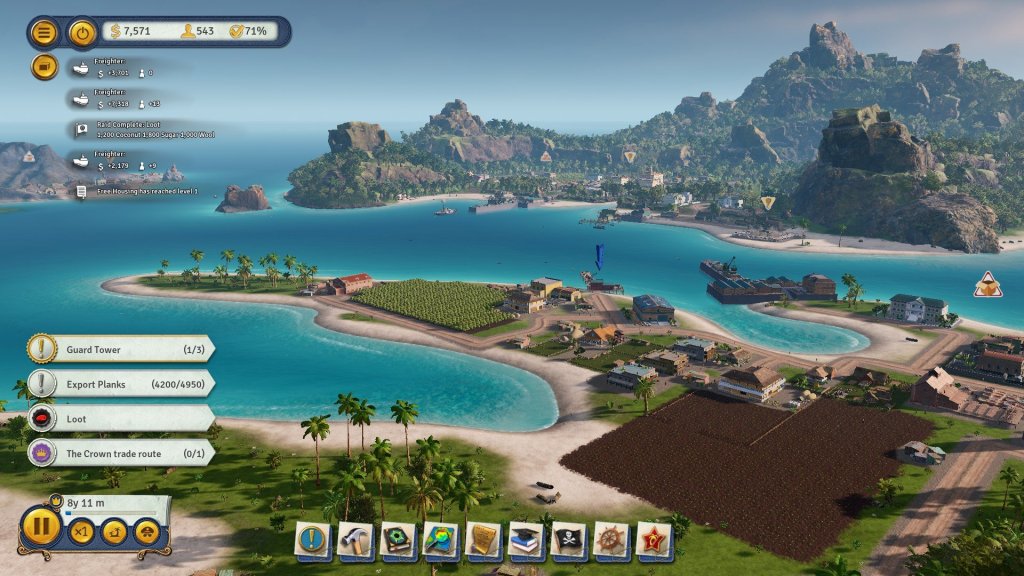The height and width of the screenshot is (576, 1024).
Task: Open the graduation cap research menu
Action: click(x=526, y=540)
